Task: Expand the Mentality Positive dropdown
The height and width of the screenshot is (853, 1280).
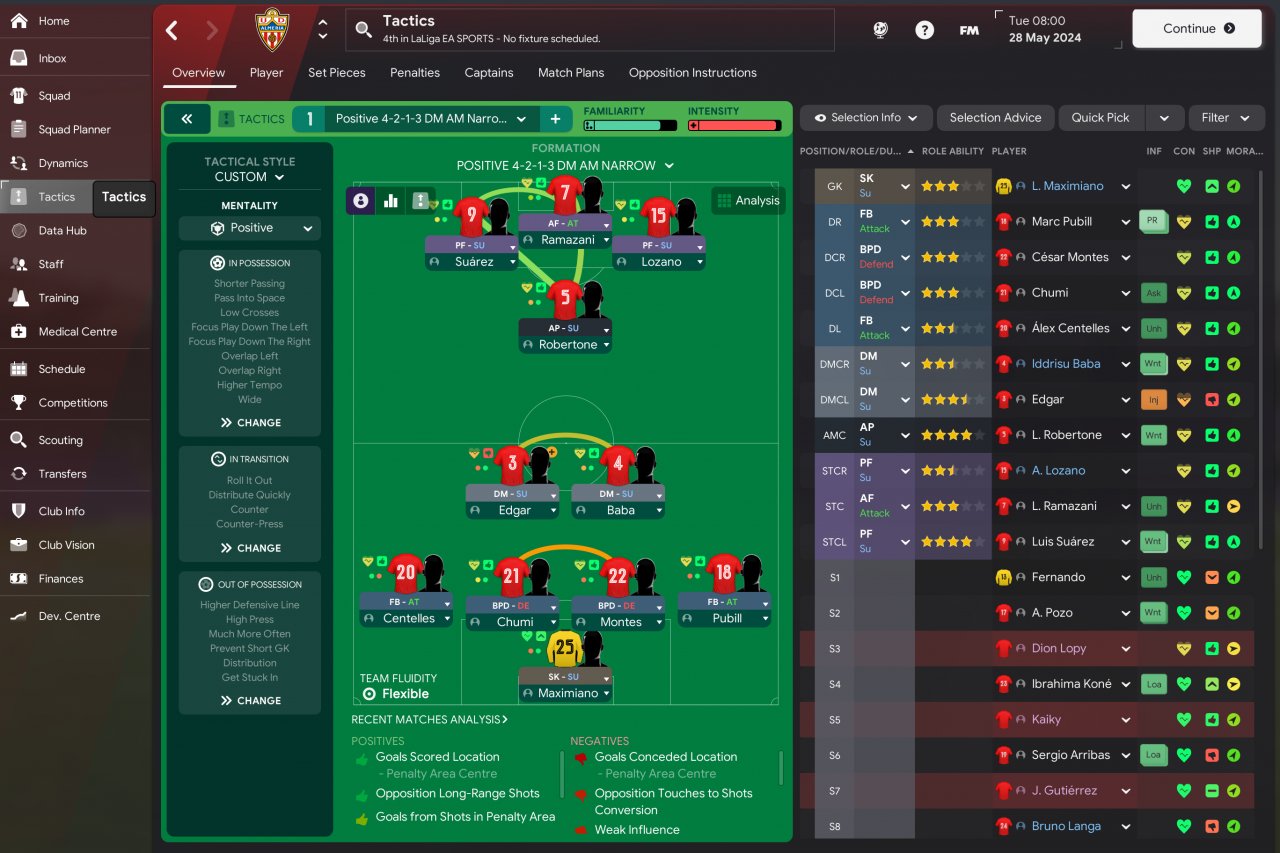Action: tap(250, 228)
